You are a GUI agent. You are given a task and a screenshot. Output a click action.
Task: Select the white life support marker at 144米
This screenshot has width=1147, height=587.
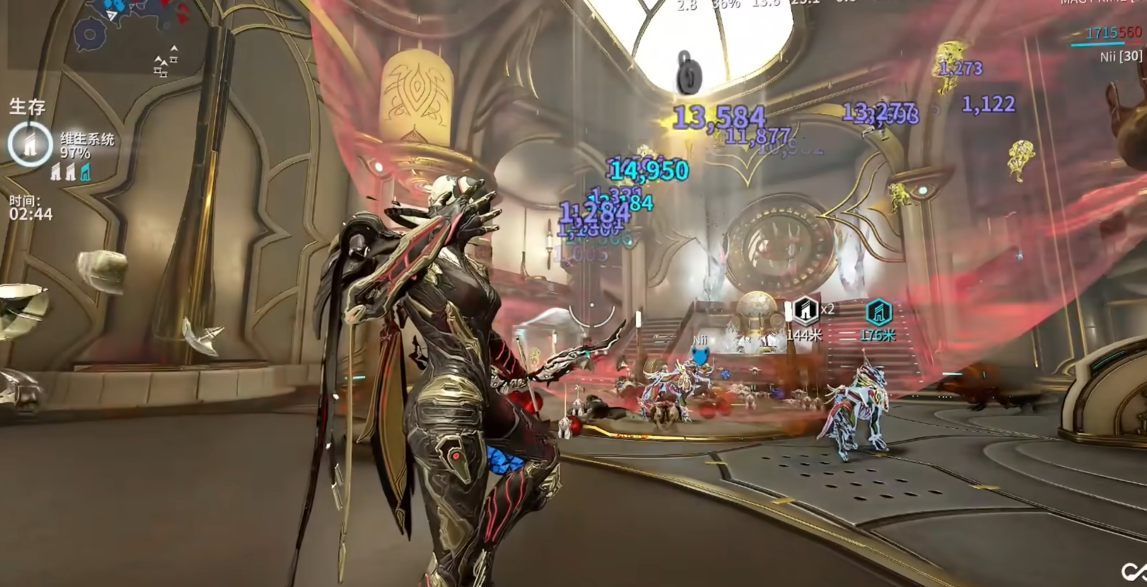804,311
